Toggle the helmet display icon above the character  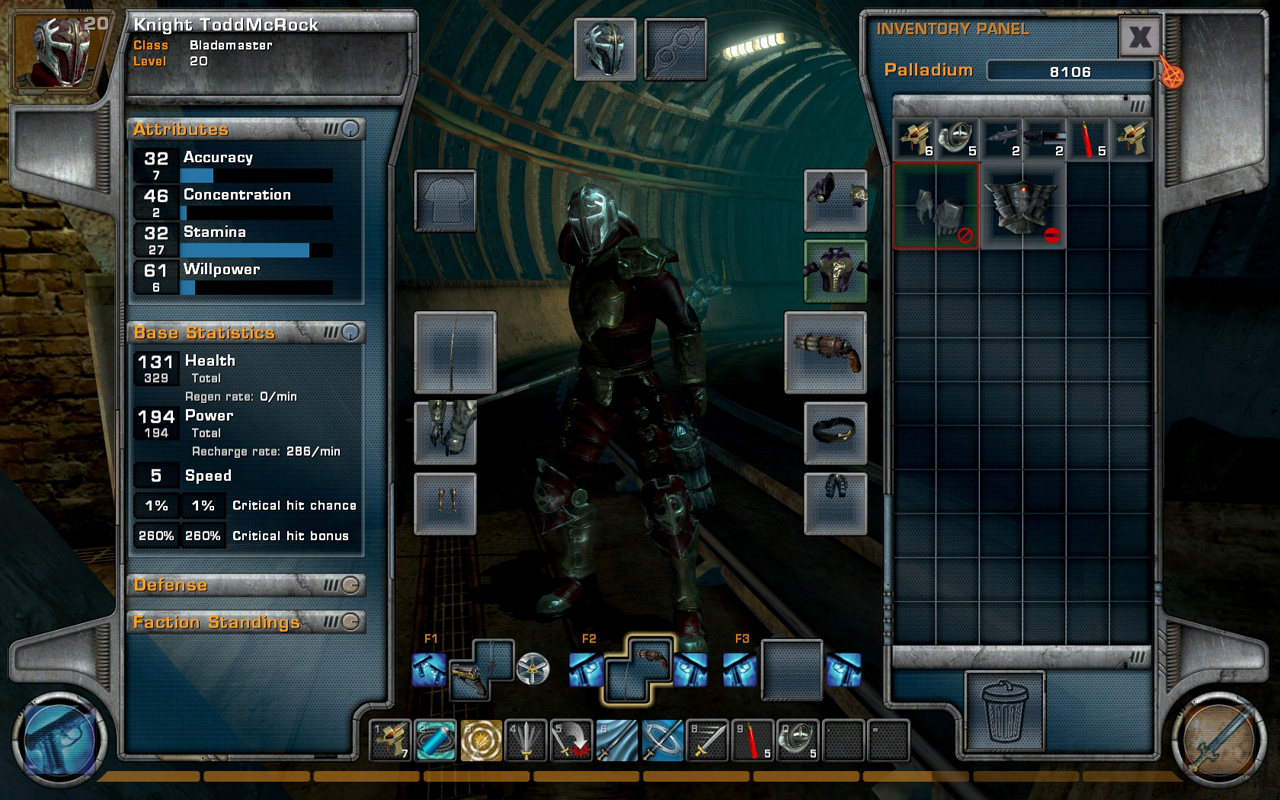click(605, 48)
